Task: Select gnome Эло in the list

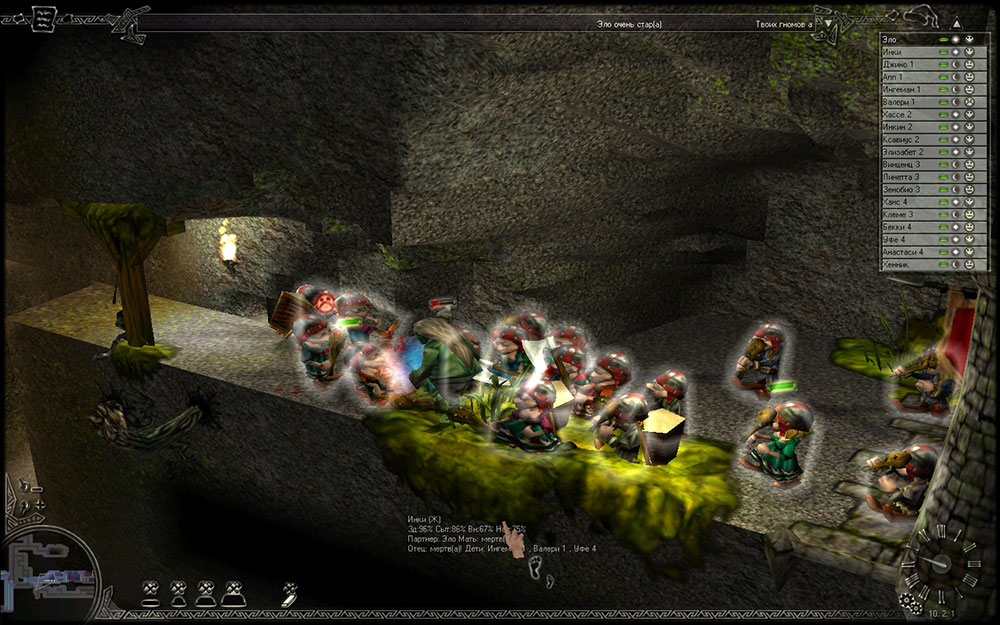Action: click(x=905, y=39)
